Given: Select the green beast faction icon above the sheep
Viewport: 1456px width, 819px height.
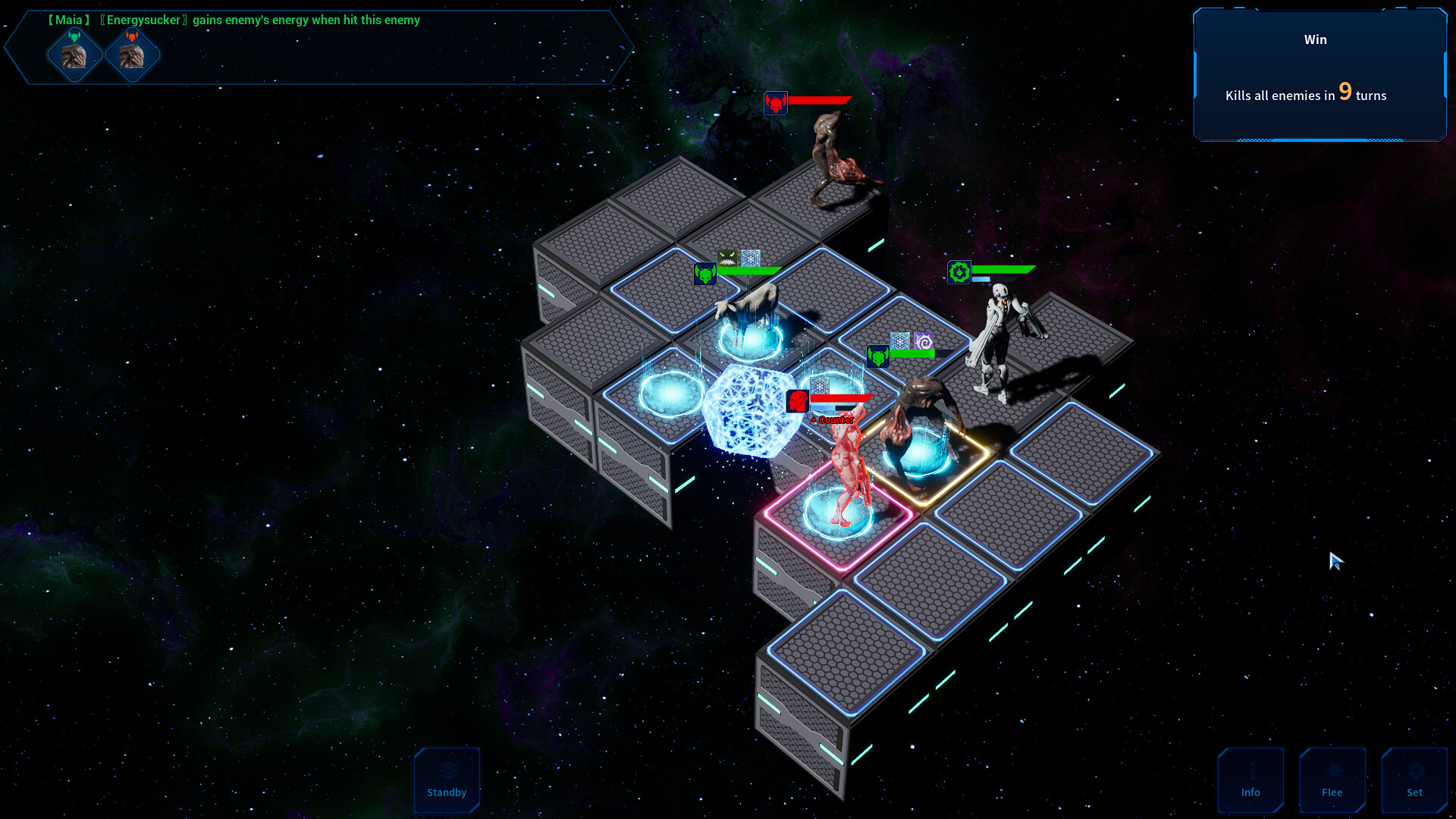Looking at the screenshot, I should coord(704,274).
